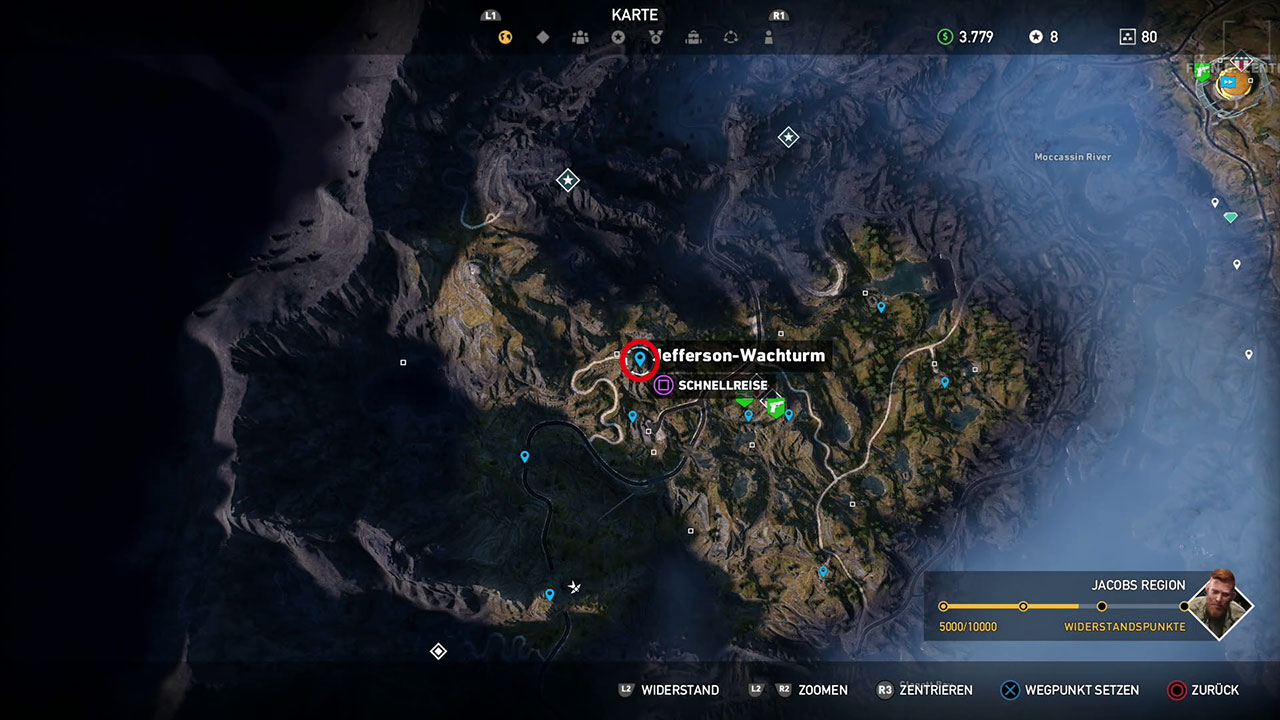Select the airplane marker on the map

click(x=575, y=587)
